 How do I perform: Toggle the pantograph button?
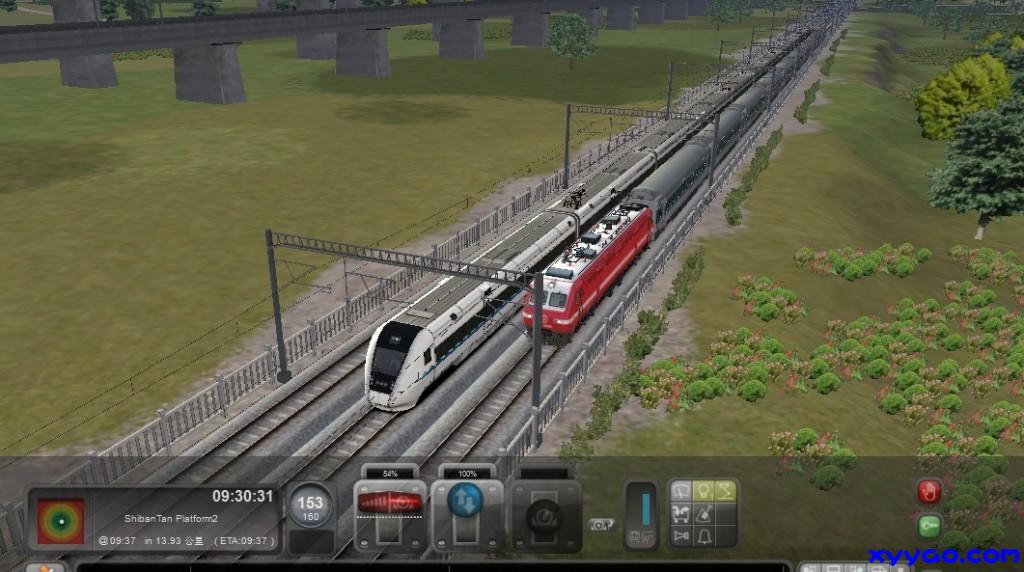point(724,492)
